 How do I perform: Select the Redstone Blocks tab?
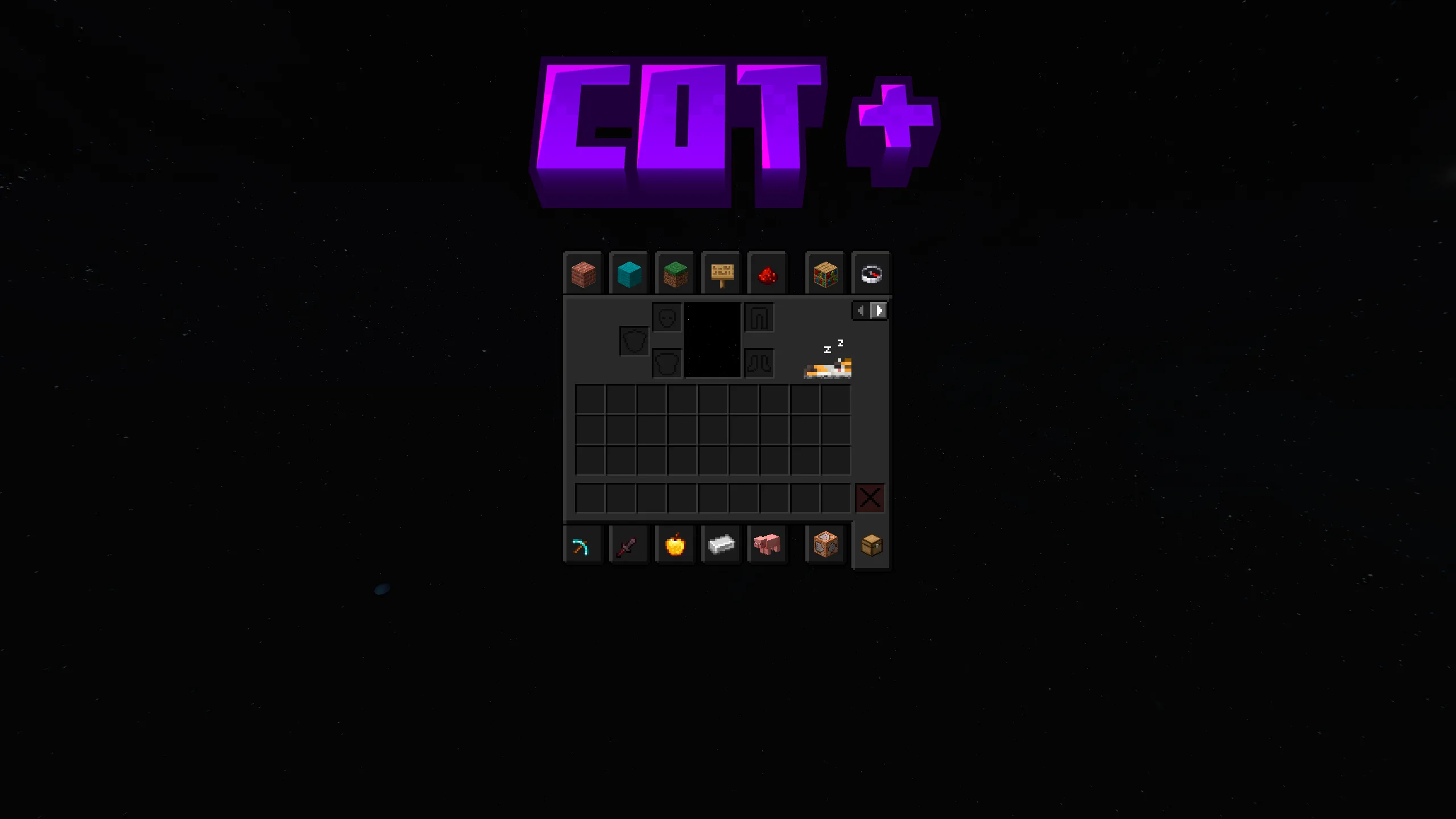tap(768, 274)
